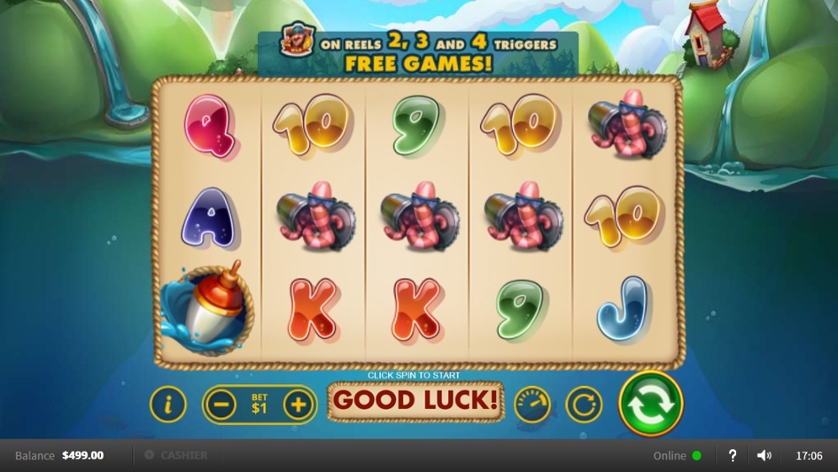The image size is (838, 472).
Task: Increase the bet with the plus button
Action: point(298,404)
